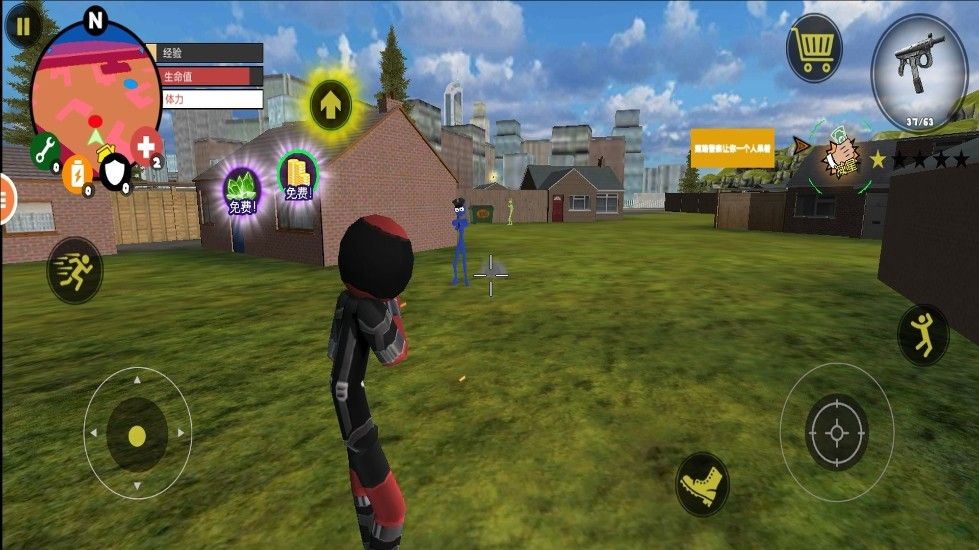The image size is (979, 550).
Task: Use the green wrench repair item
Action: pyautogui.click(x=44, y=150)
